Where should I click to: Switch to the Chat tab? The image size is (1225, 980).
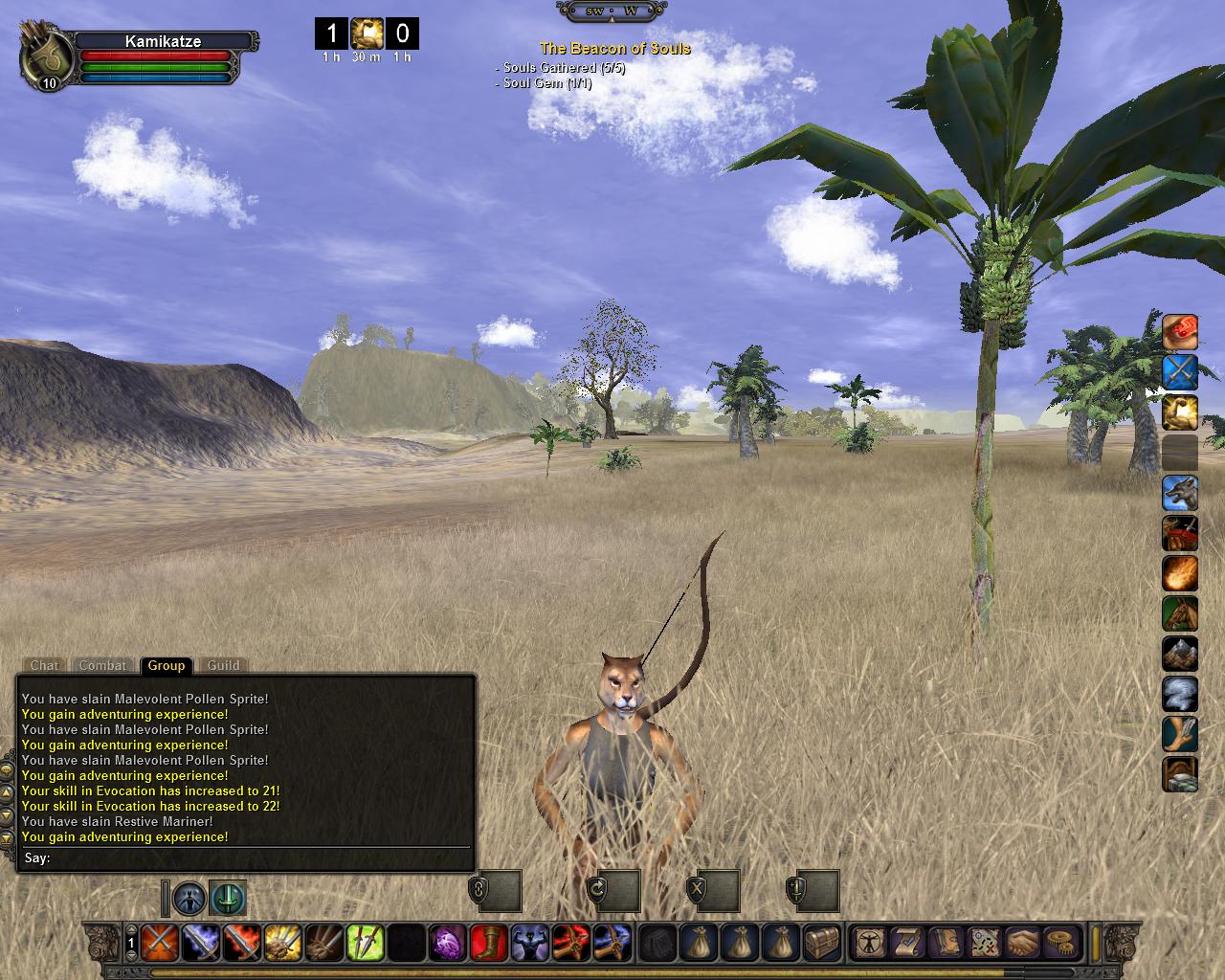[x=44, y=665]
